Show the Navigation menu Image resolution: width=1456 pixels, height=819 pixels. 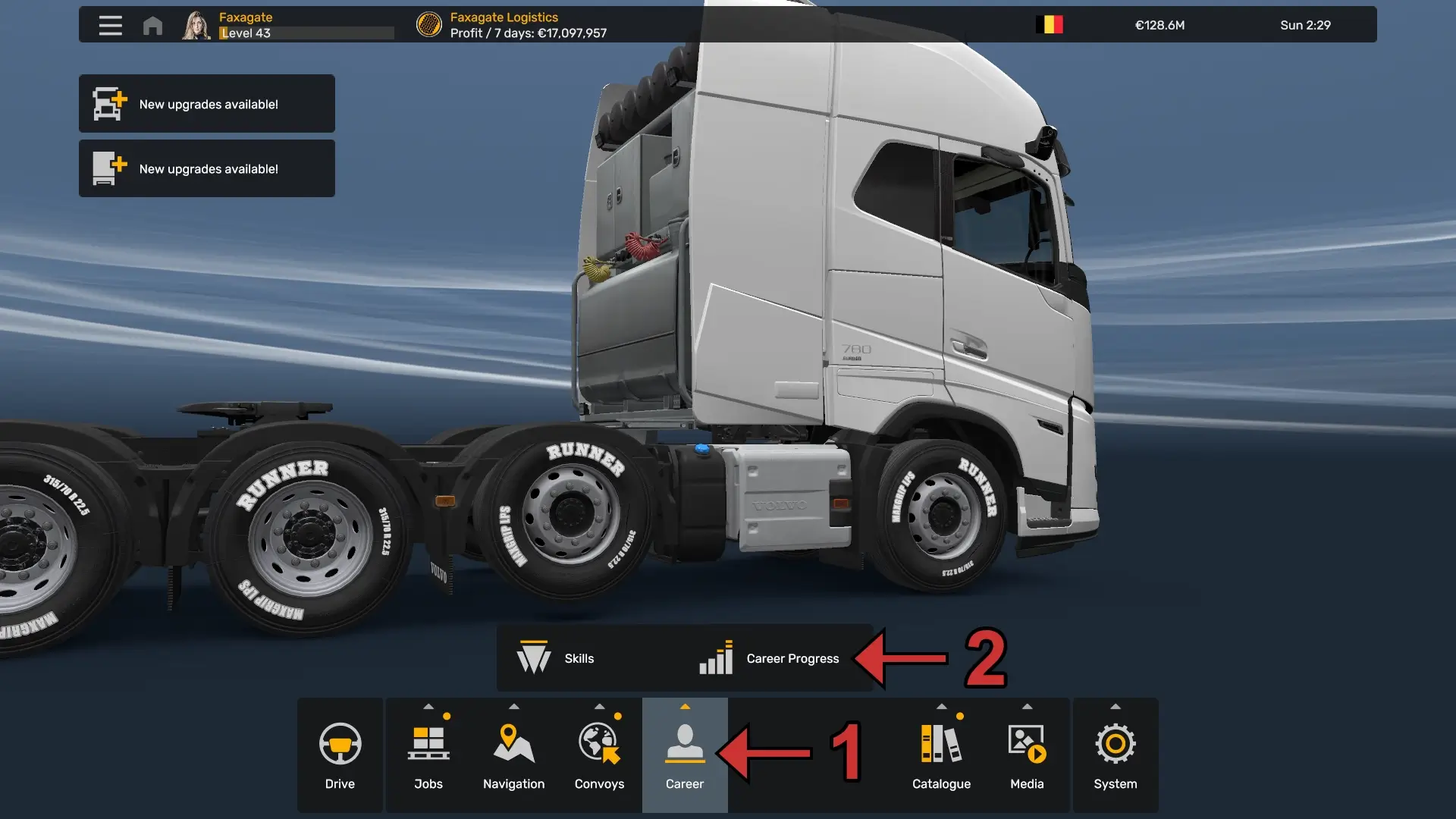coord(513,755)
